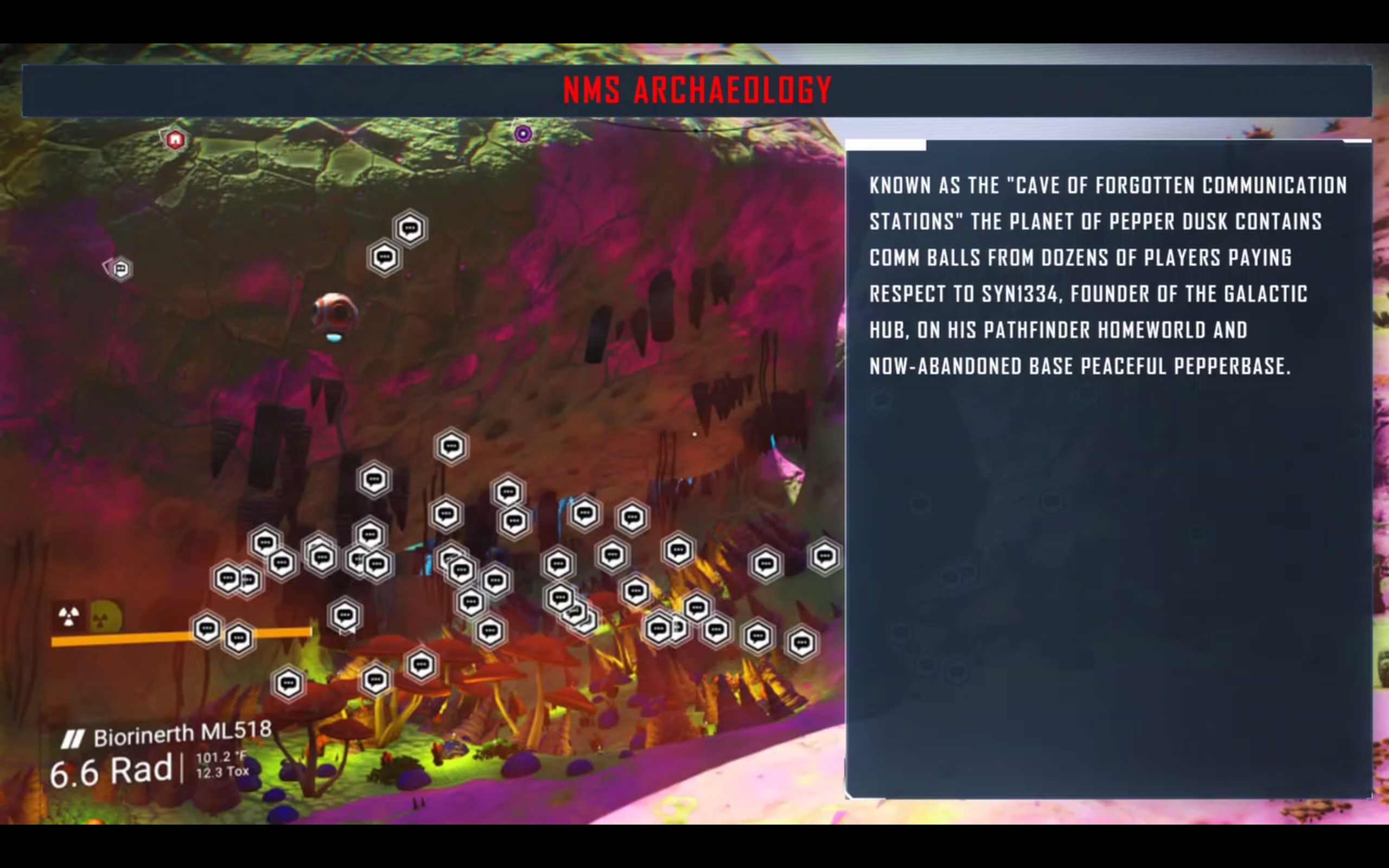Click the purple circular waypoint marker
This screenshot has height=868, width=1389.
(x=523, y=135)
